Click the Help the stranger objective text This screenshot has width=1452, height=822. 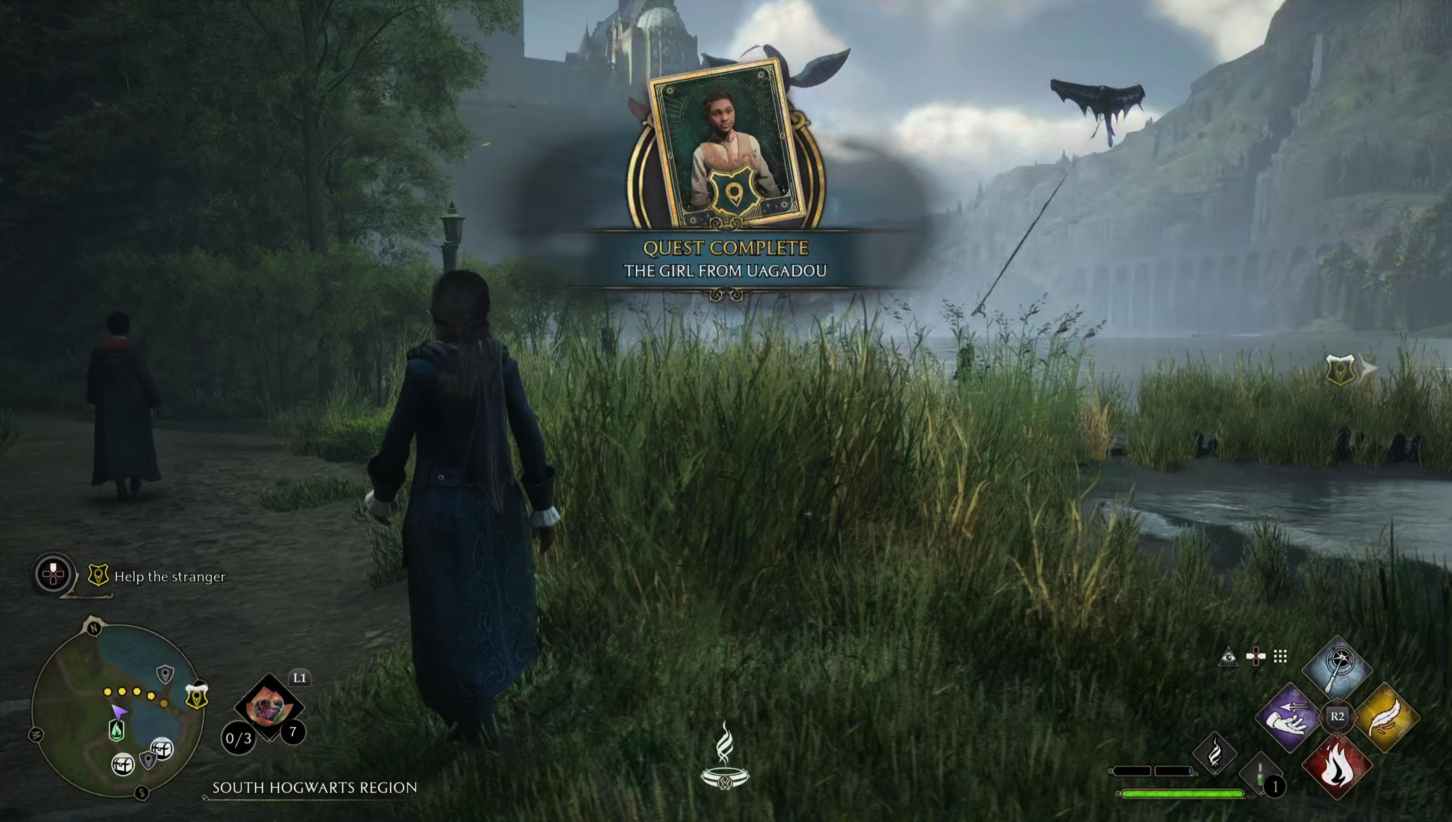169,577
